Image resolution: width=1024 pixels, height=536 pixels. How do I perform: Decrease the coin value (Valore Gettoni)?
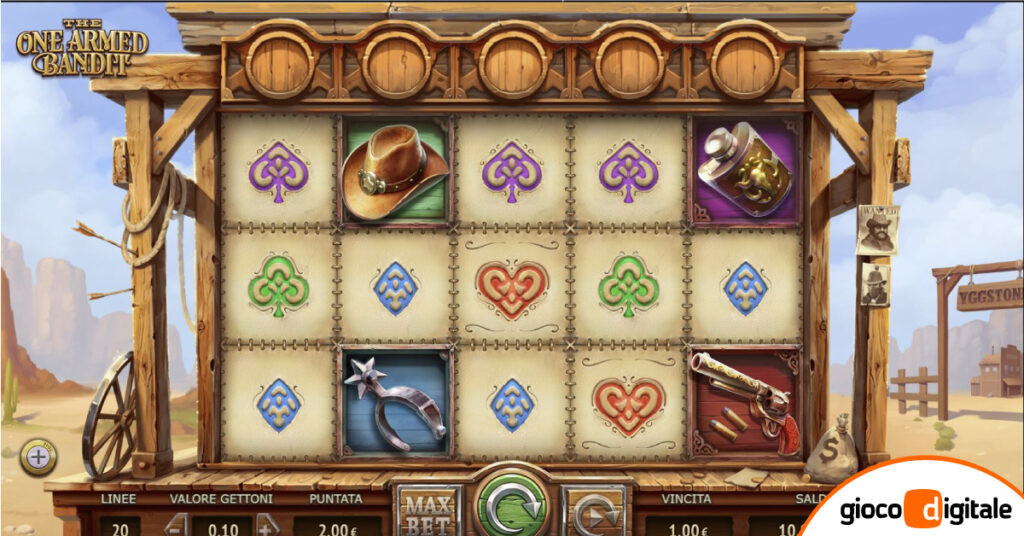click(x=176, y=524)
